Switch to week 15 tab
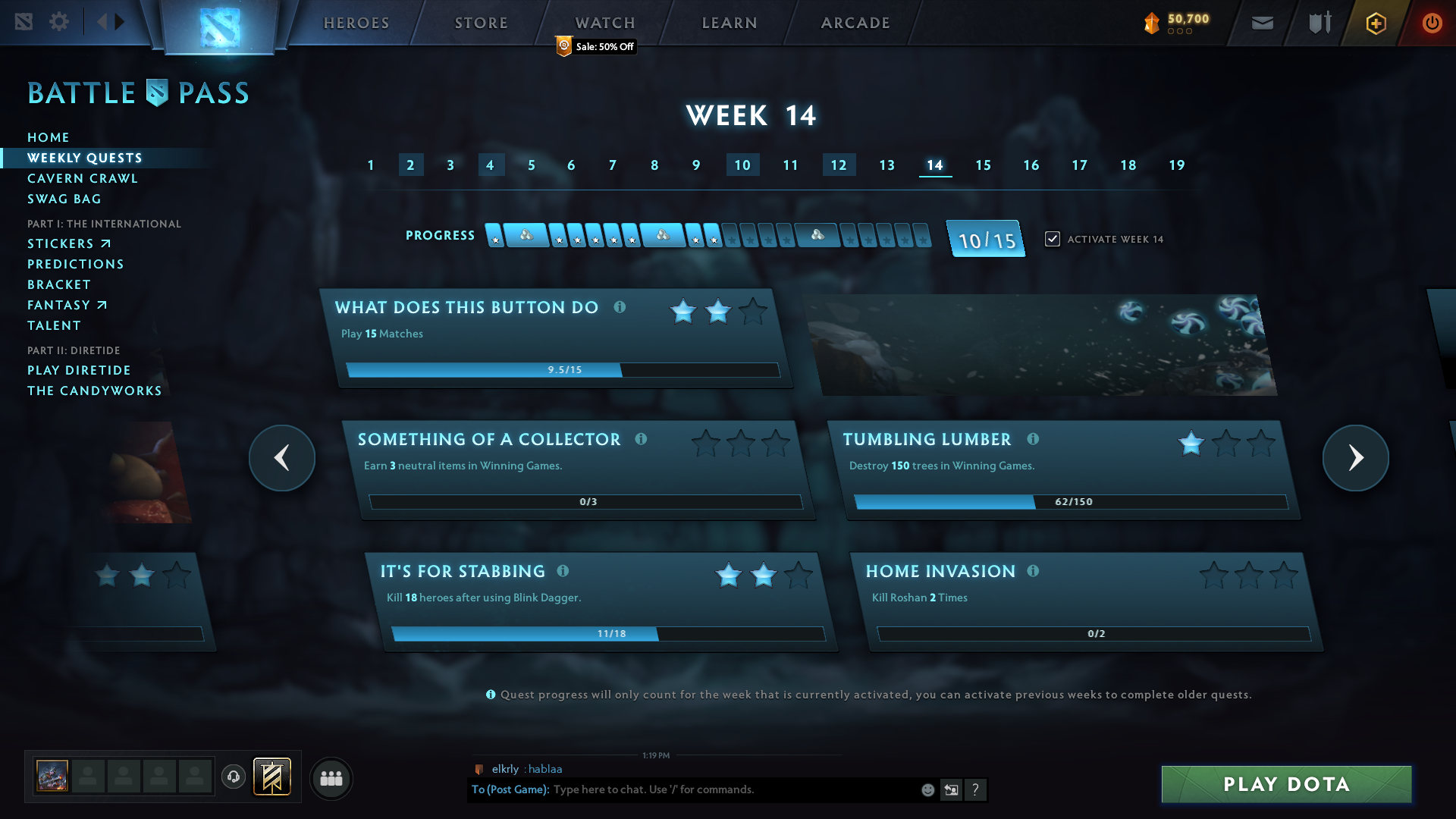 click(x=983, y=165)
